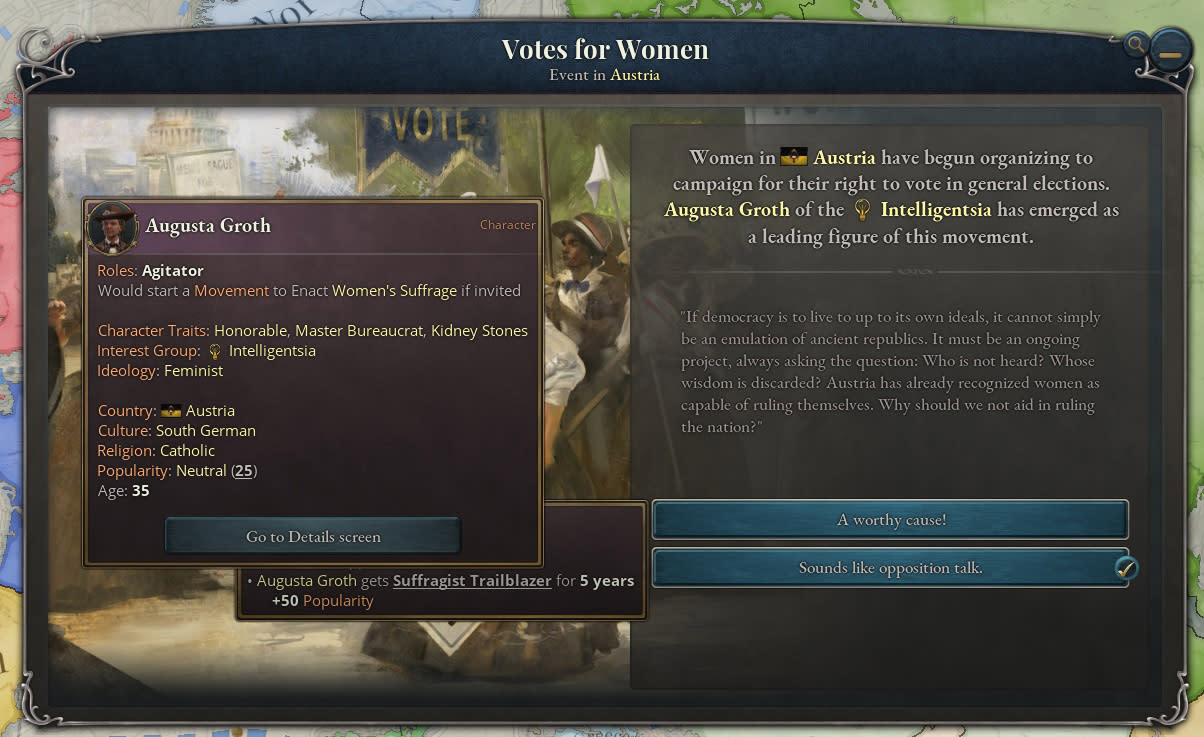Viewport: 1204px width, 737px height.
Task: Open the South German culture link
Action: tap(205, 431)
